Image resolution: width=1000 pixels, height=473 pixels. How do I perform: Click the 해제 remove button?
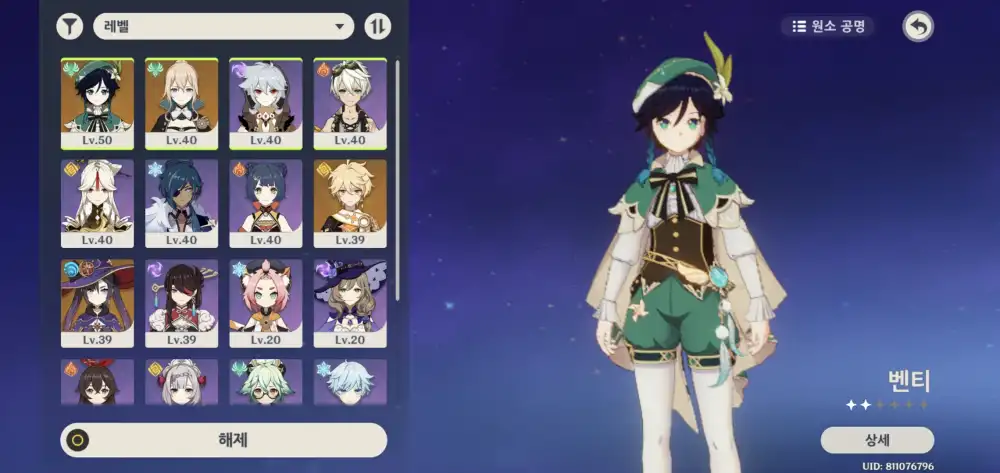pyautogui.click(x=223, y=440)
